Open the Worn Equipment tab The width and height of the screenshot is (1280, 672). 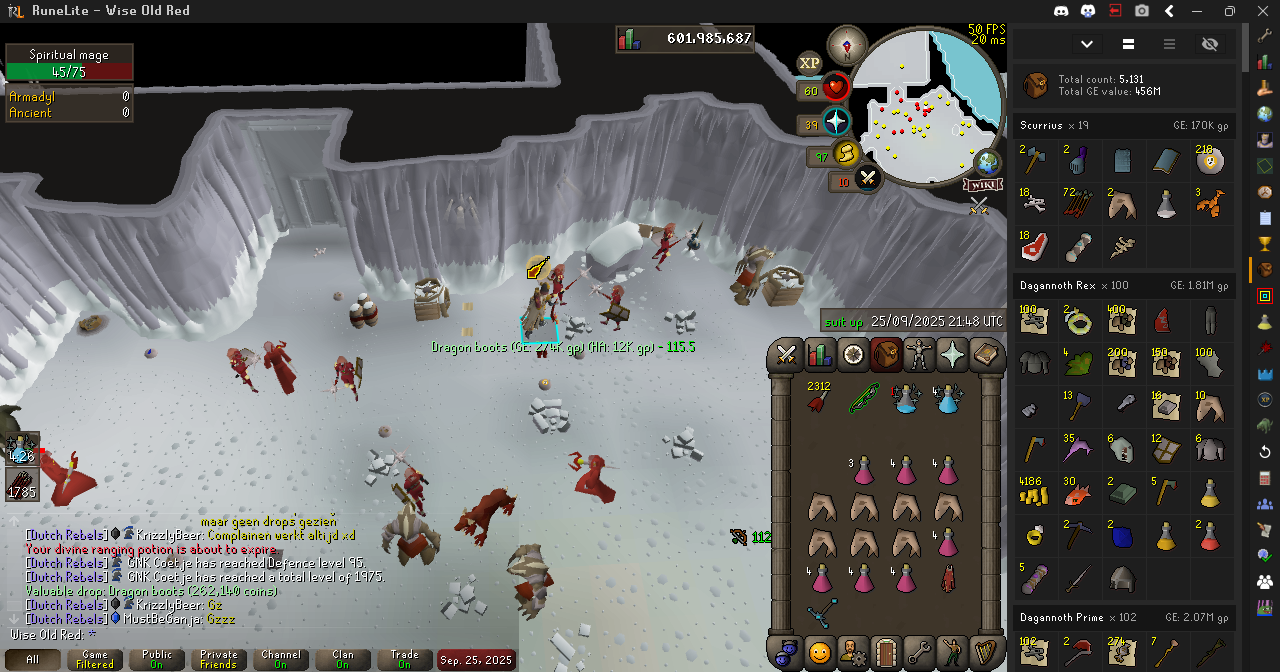[919, 355]
